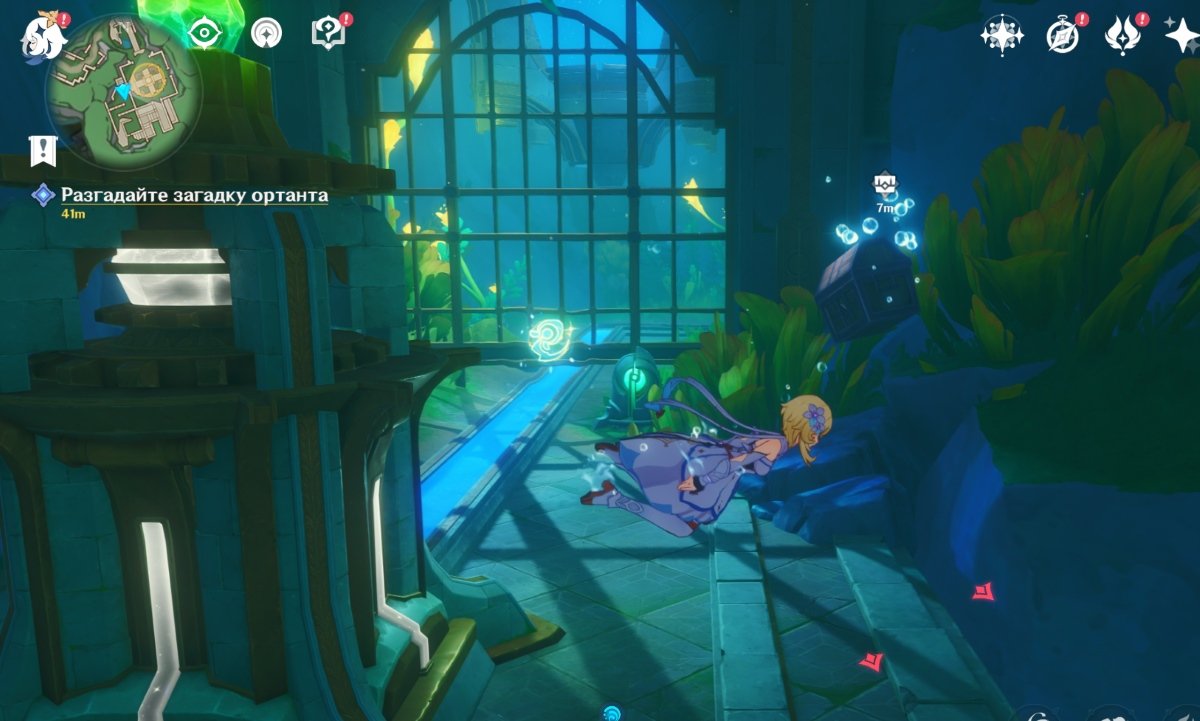
Task: Click the round star-in-circle icon
Action: click(x=266, y=34)
